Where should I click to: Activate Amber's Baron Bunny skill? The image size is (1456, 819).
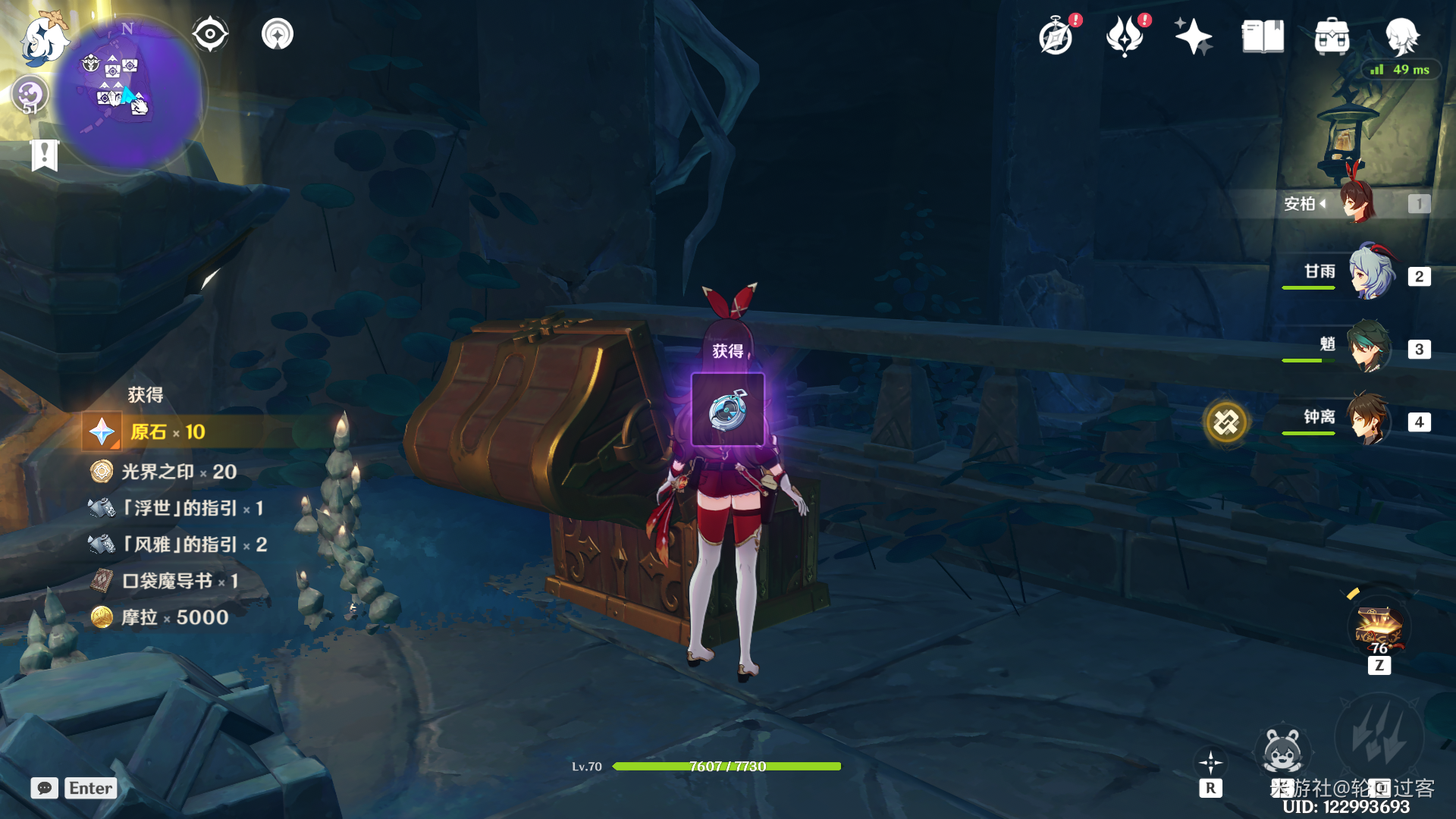[x=1282, y=751]
